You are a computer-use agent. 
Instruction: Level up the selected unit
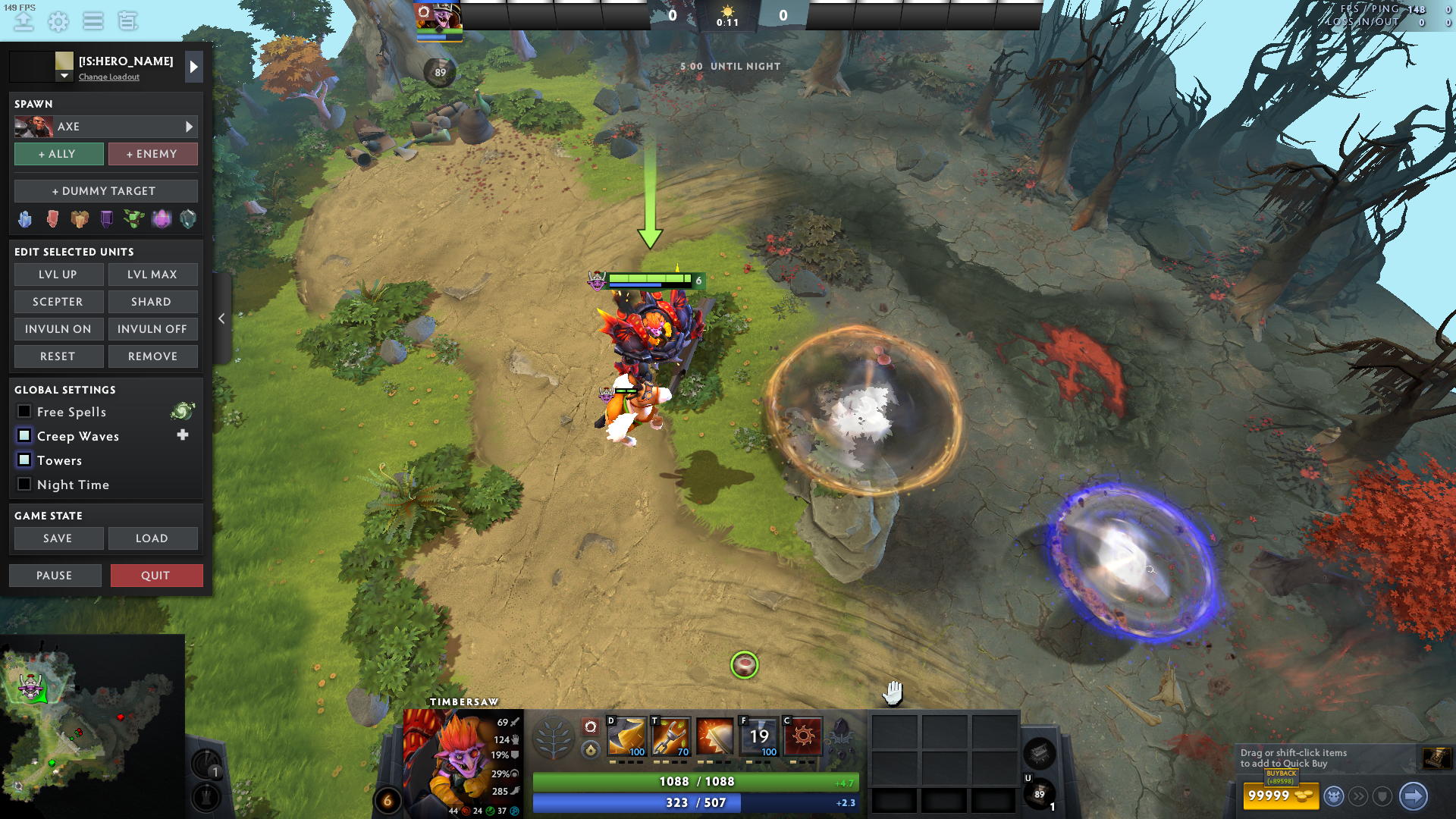pyautogui.click(x=58, y=275)
